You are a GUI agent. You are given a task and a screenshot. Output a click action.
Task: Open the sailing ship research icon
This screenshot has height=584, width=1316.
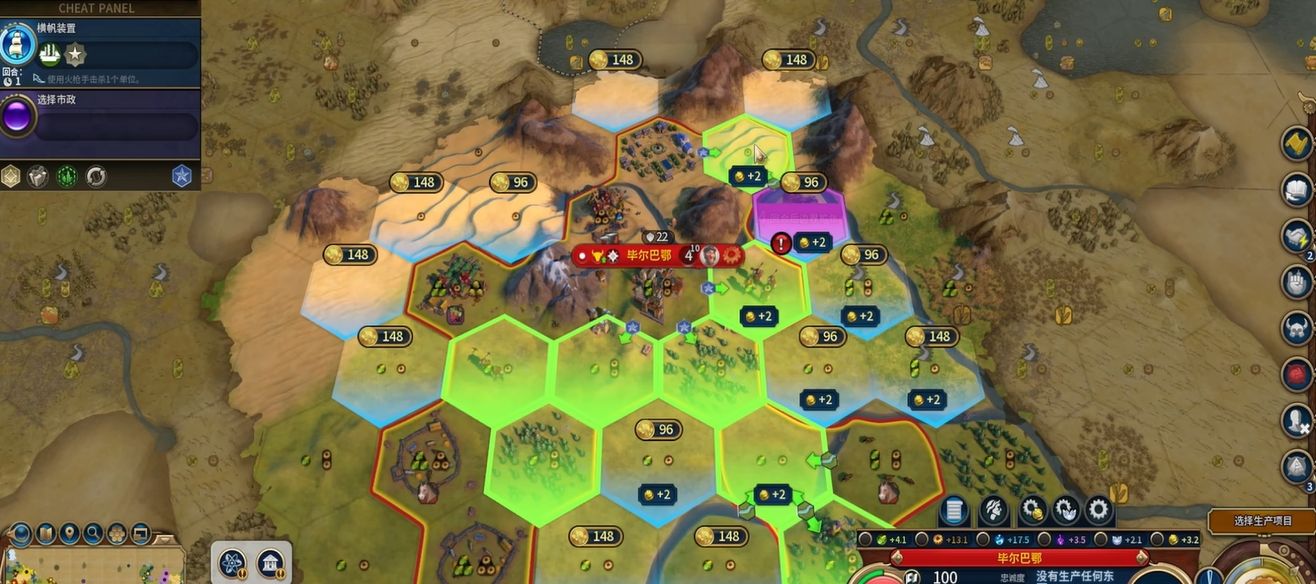17,44
